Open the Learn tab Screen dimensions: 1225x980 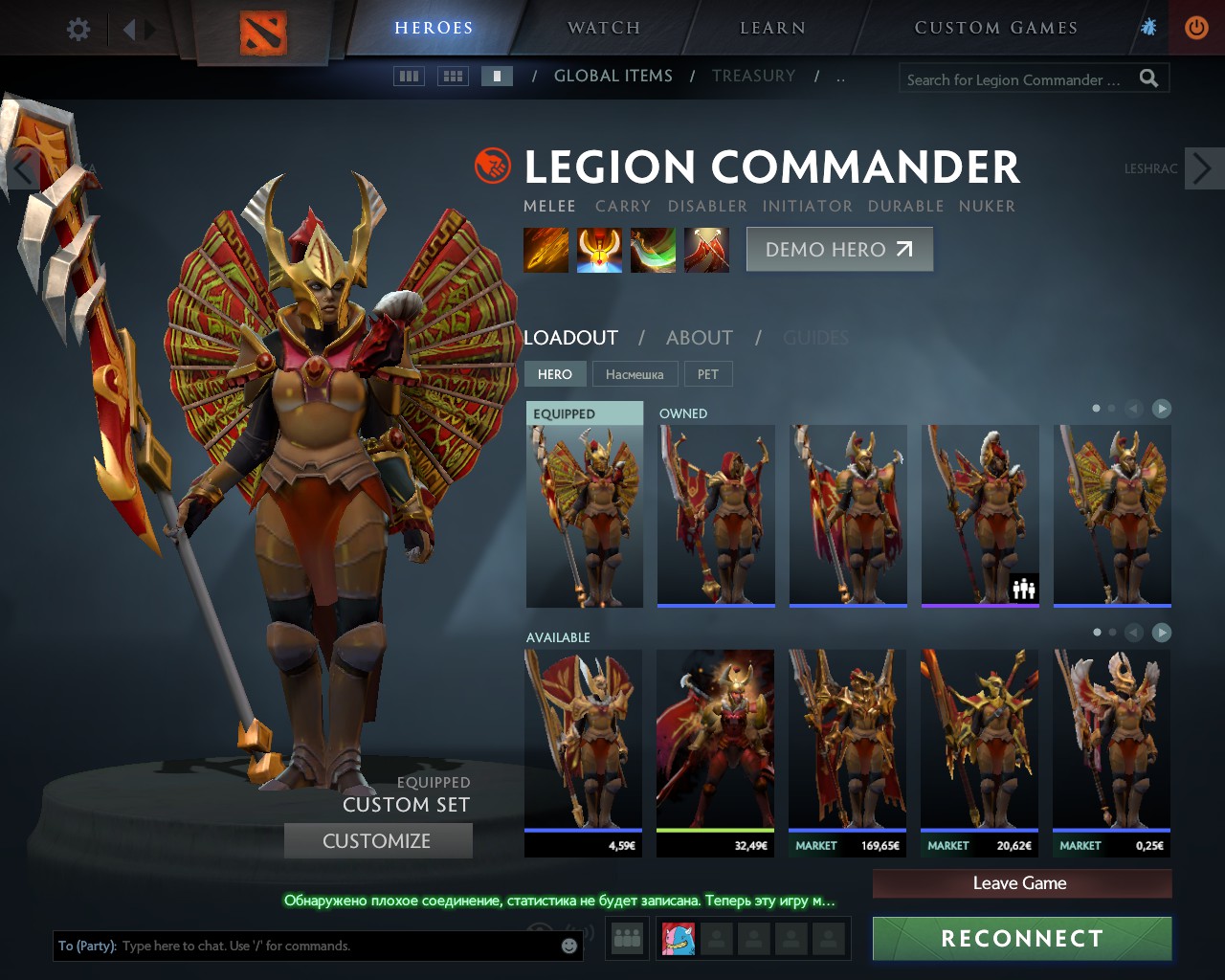click(772, 28)
